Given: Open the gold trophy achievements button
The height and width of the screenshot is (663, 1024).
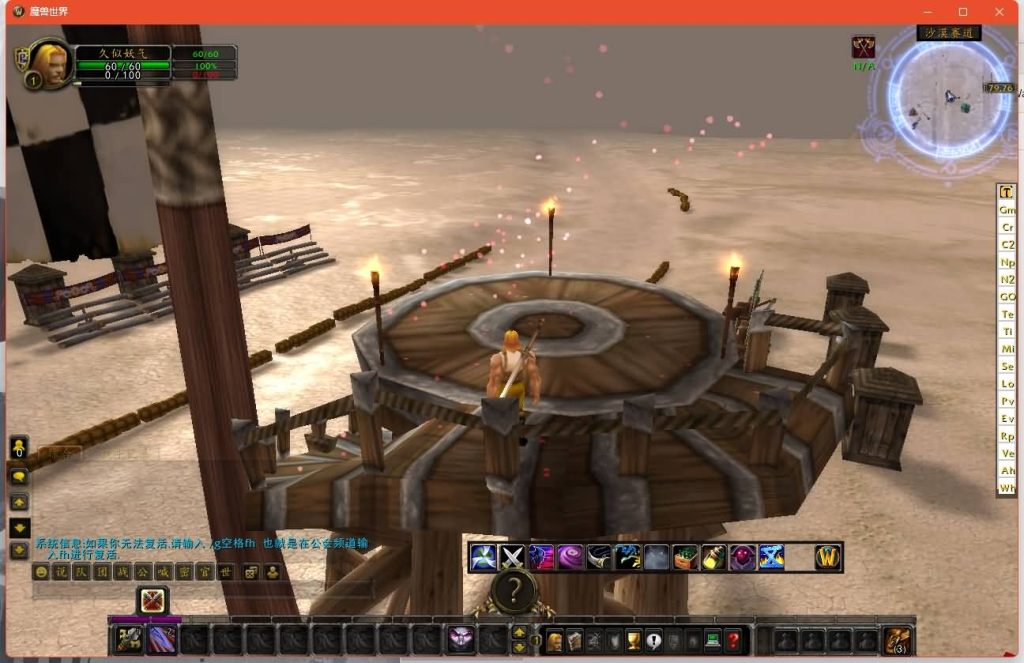Looking at the screenshot, I should point(633,641).
